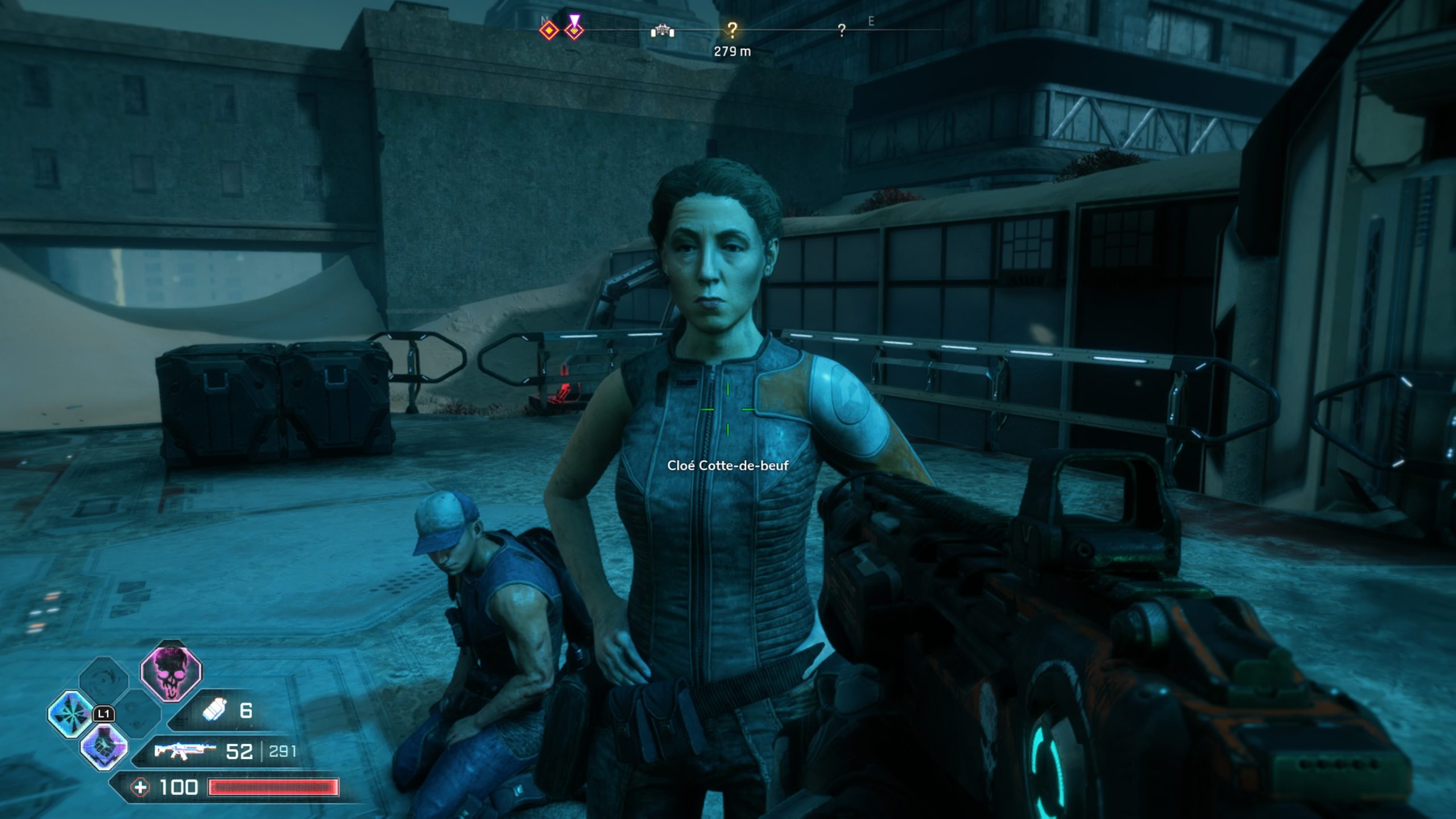
Task: Select the compass diamond with purple arrow
Action: [x=574, y=28]
